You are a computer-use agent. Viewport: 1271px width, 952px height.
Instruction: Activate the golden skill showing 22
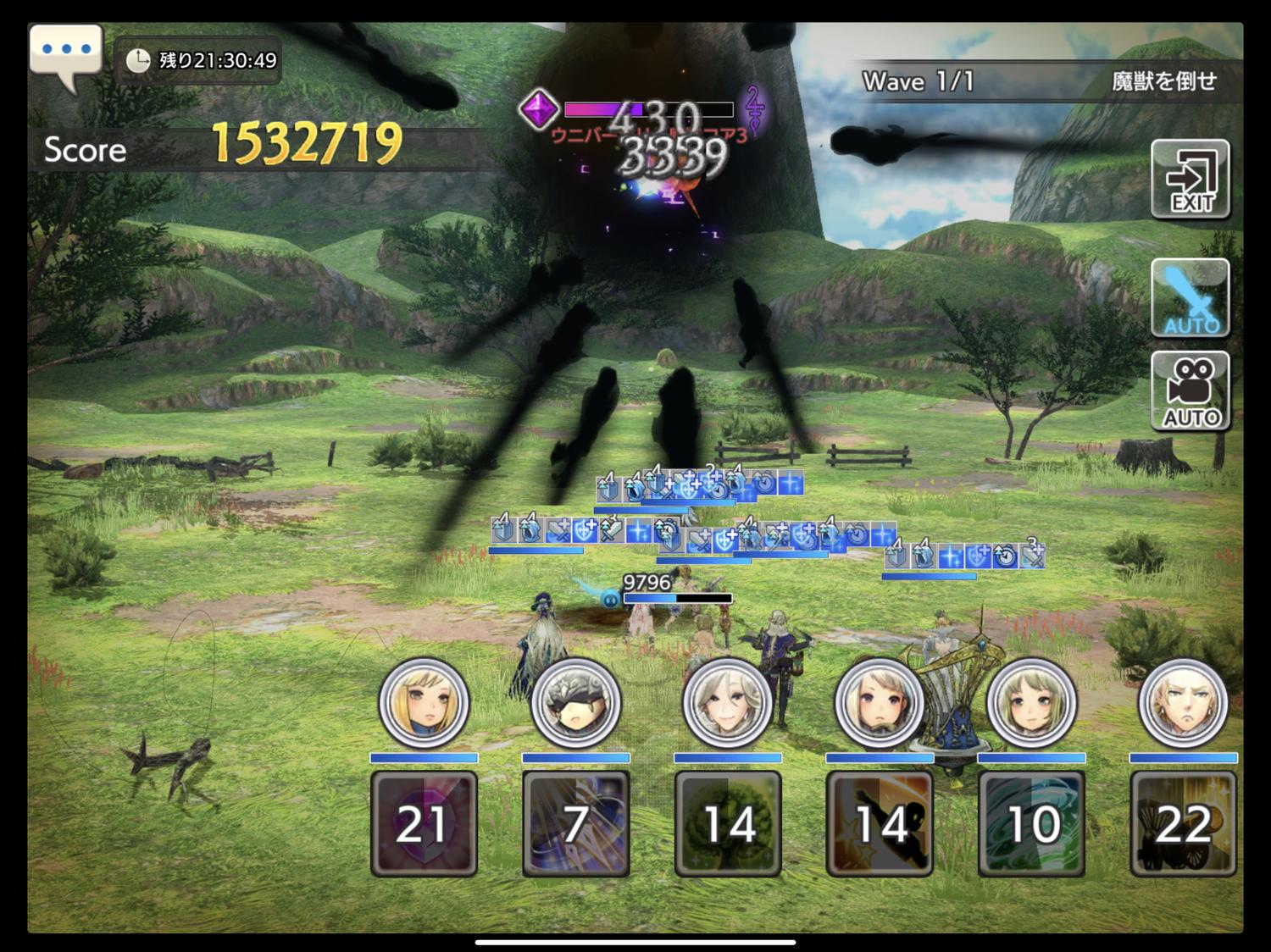tap(1183, 823)
